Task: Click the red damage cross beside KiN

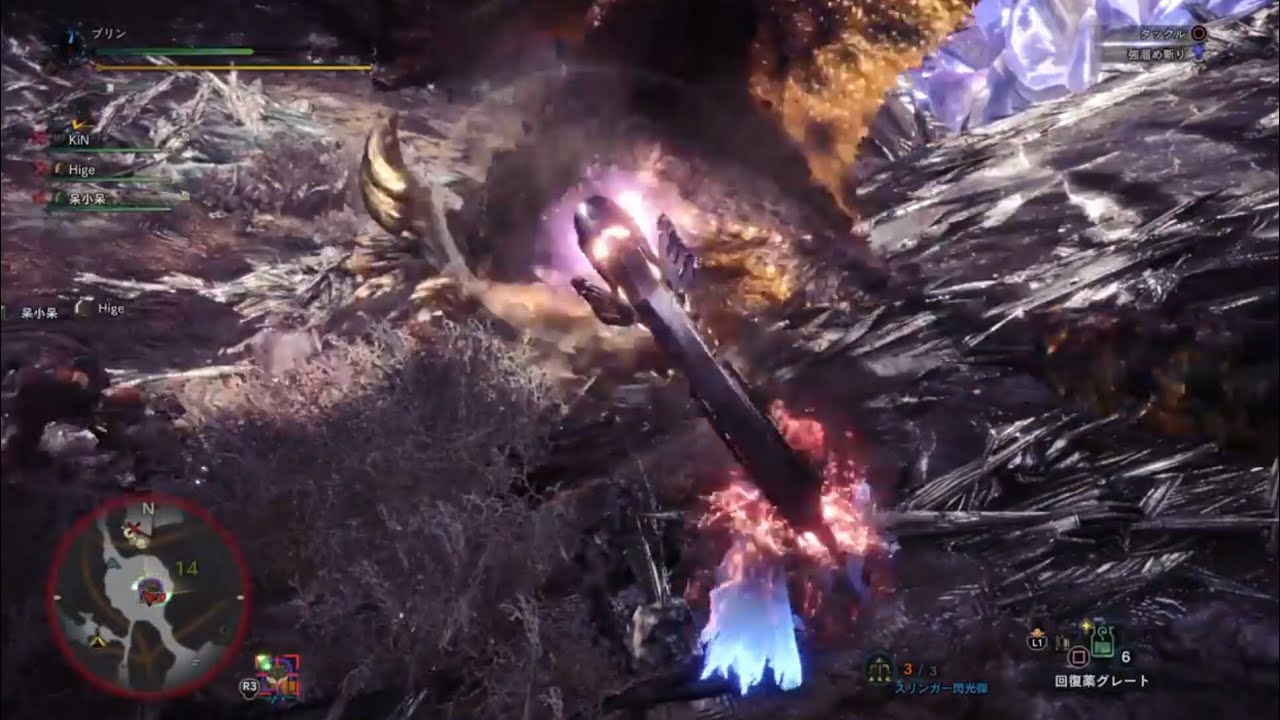Action: point(38,138)
